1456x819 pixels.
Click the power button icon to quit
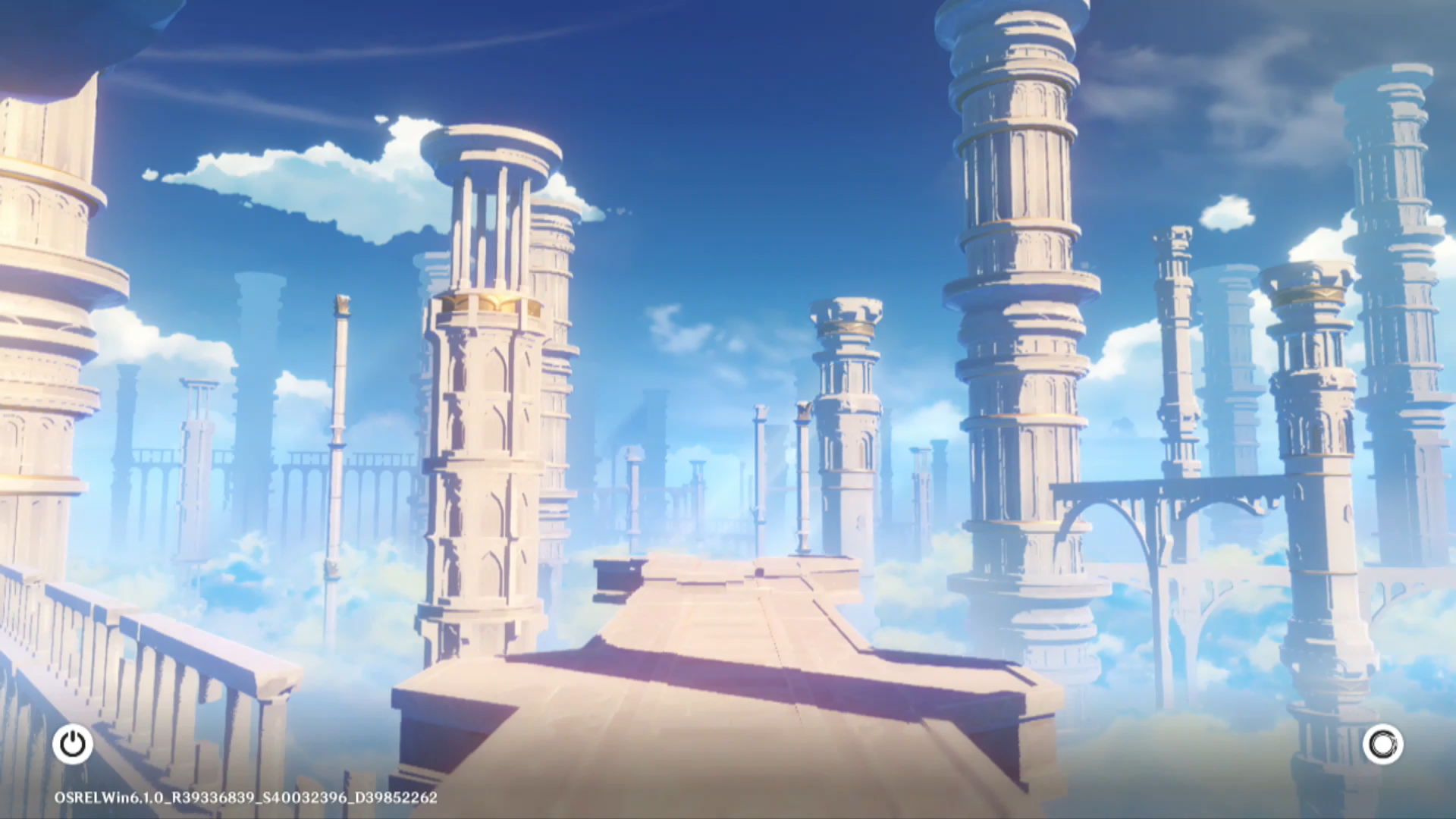[73, 744]
